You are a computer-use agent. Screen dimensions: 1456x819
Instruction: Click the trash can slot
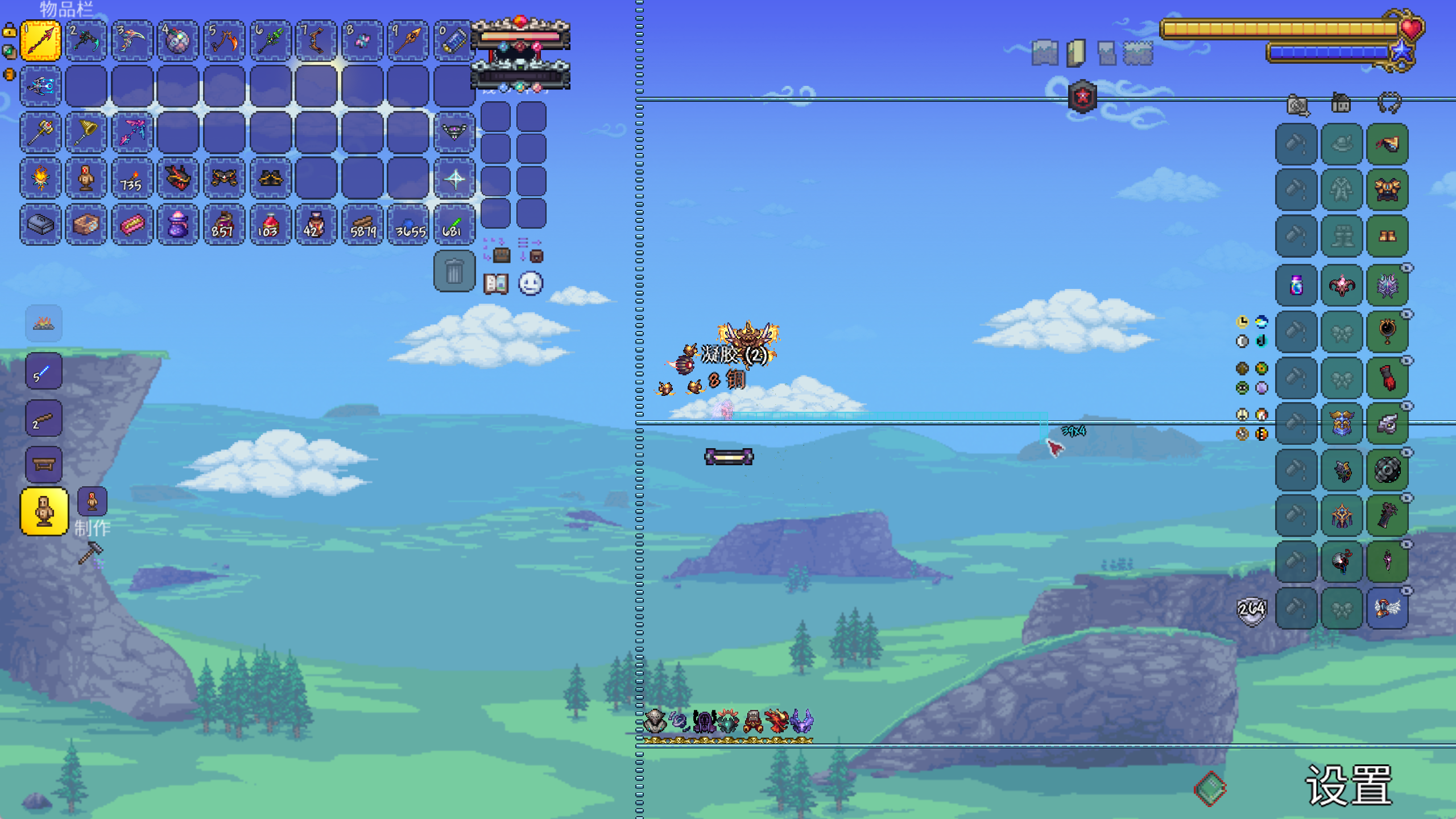(x=454, y=271)
